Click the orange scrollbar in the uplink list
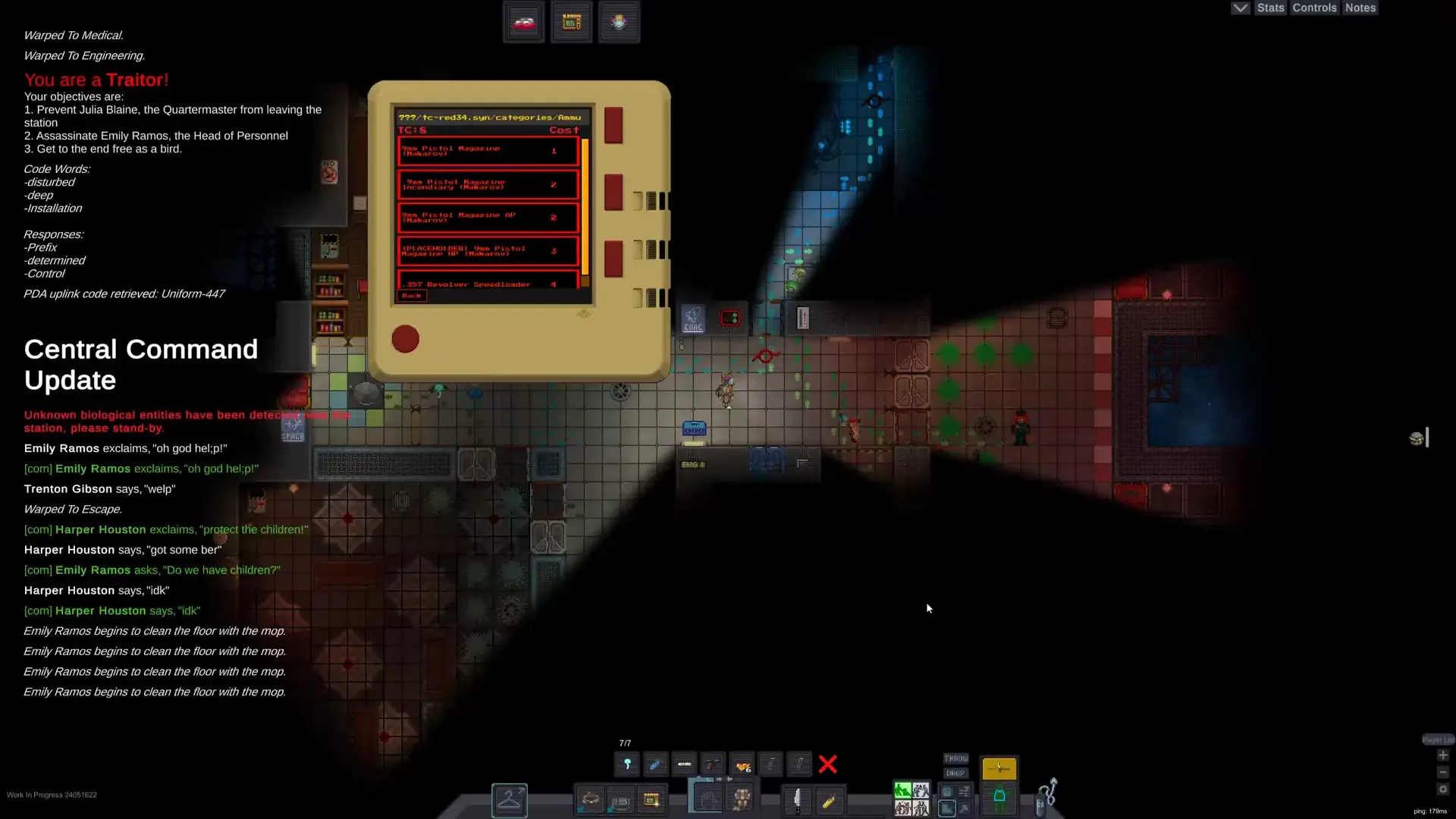 585,205
